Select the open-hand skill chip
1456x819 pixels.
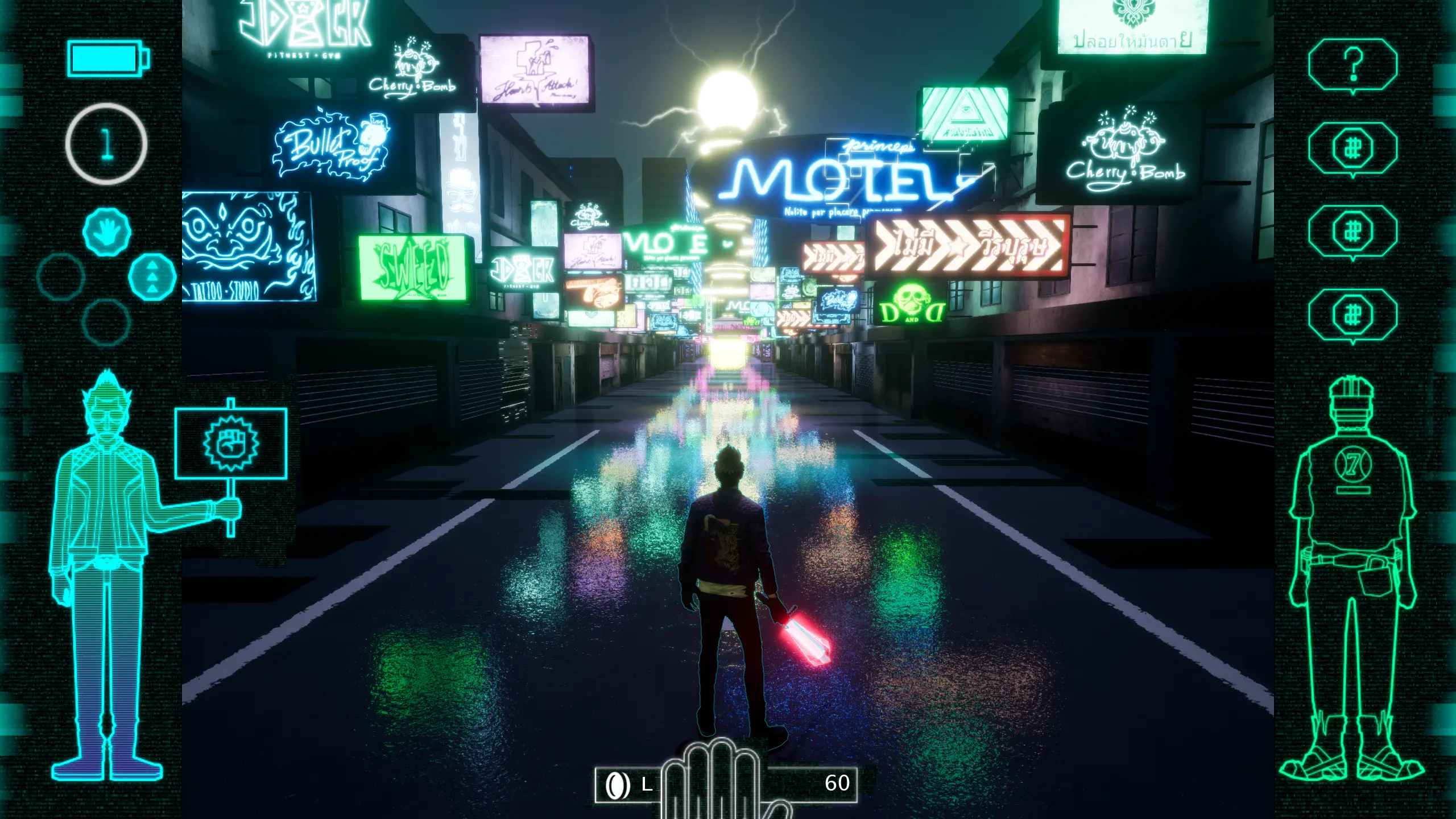107,231
